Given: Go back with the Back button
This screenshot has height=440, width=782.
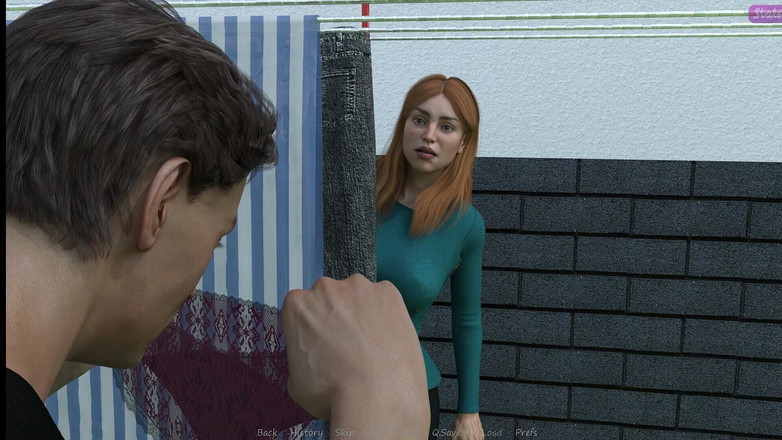Looking at the screenshot, I should [x=267, y=433].
